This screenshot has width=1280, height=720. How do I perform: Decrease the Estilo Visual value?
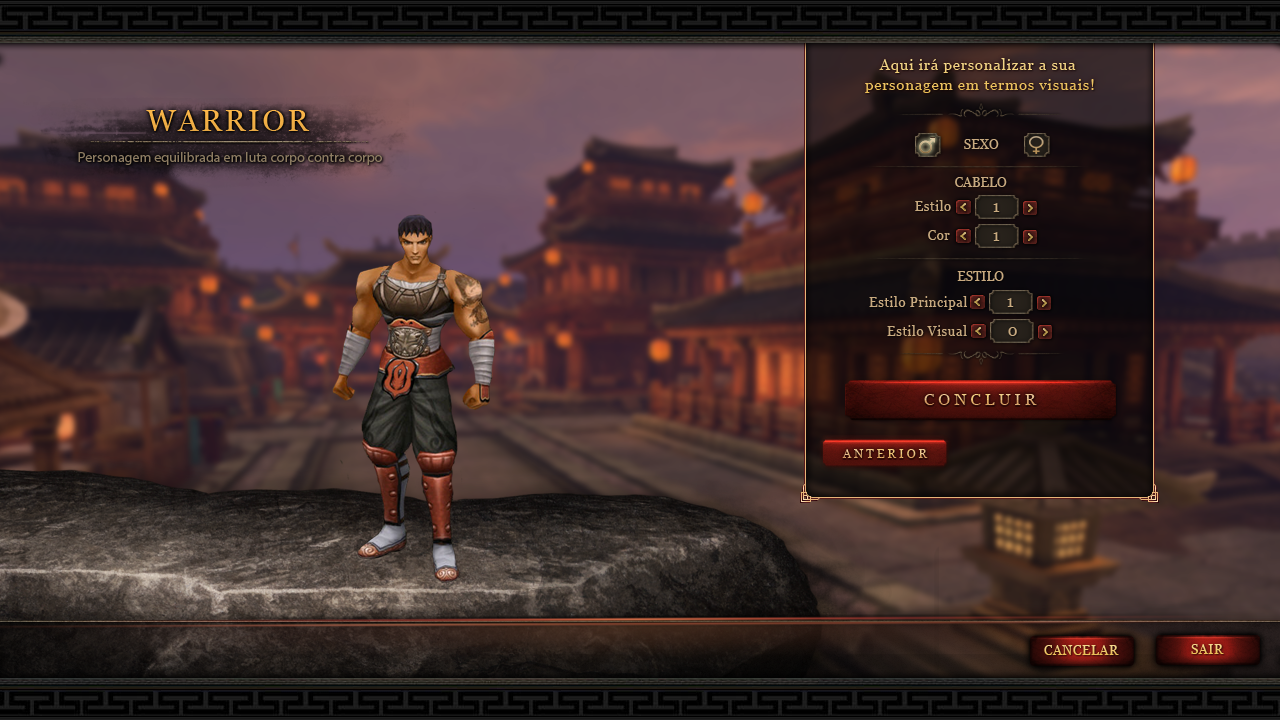point(978,331)
